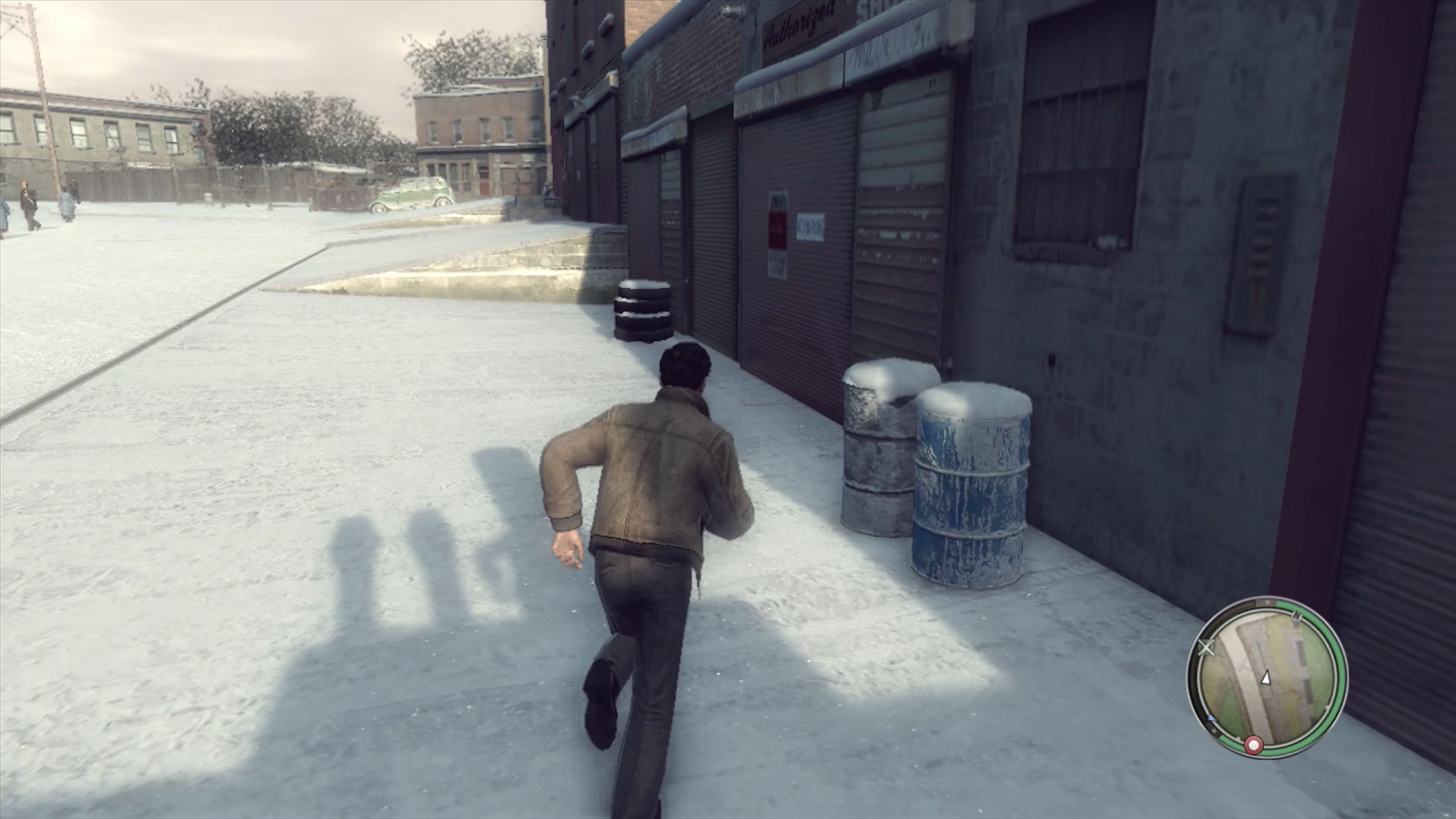Screen dimensions: 1456x819
Task: Click the crossed X marker on the minimap edge
Action: pos(1207,648)
